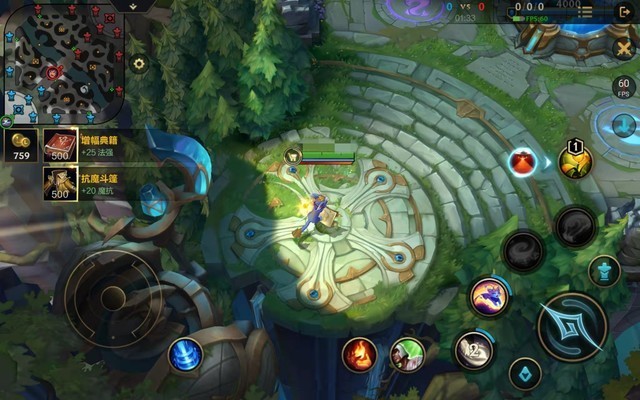Open the gear settings beside the minimap
Viewport: 640px width, 400px height.
point(139,64)
